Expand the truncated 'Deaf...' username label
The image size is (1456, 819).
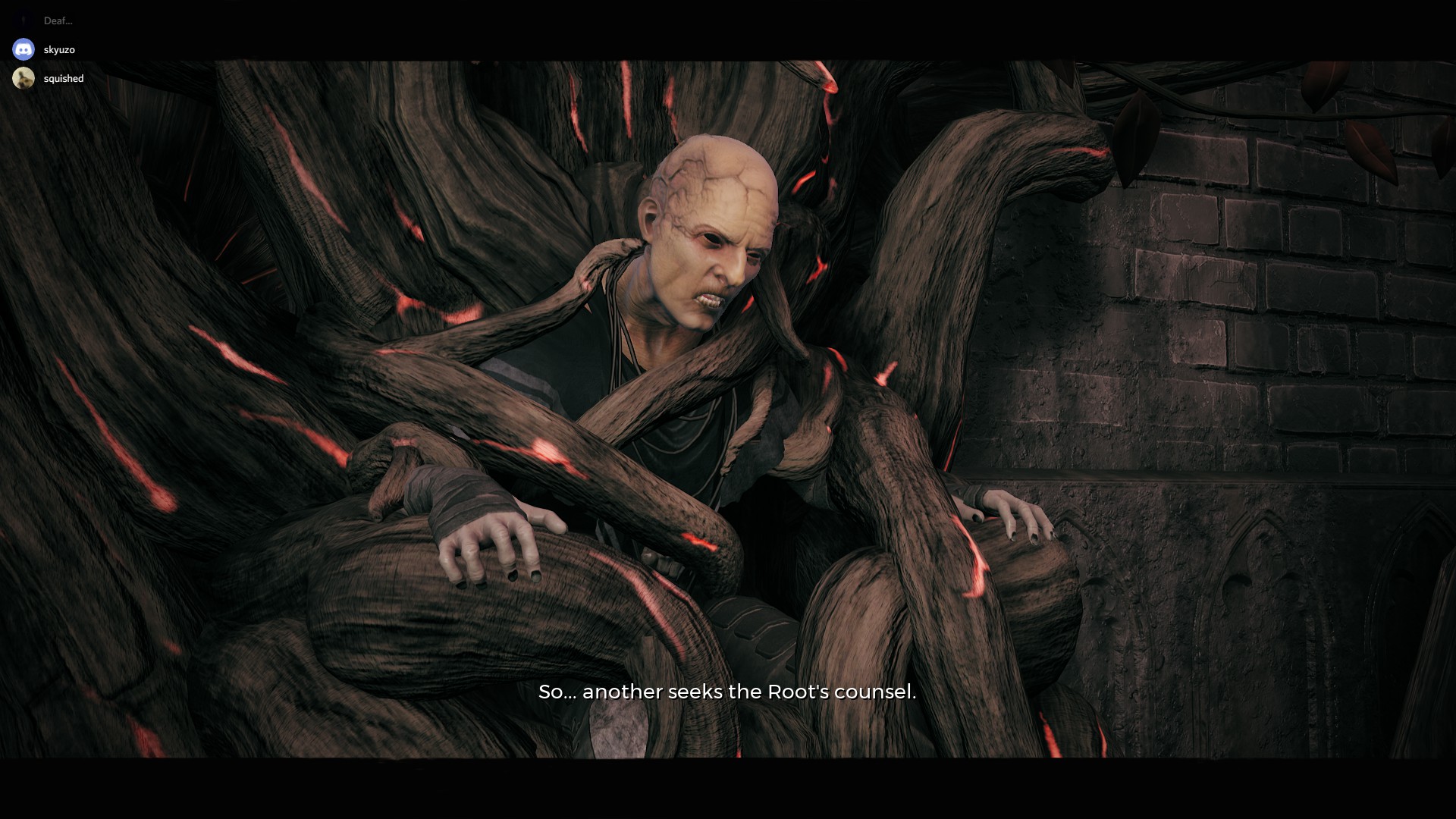coord(58,20)
